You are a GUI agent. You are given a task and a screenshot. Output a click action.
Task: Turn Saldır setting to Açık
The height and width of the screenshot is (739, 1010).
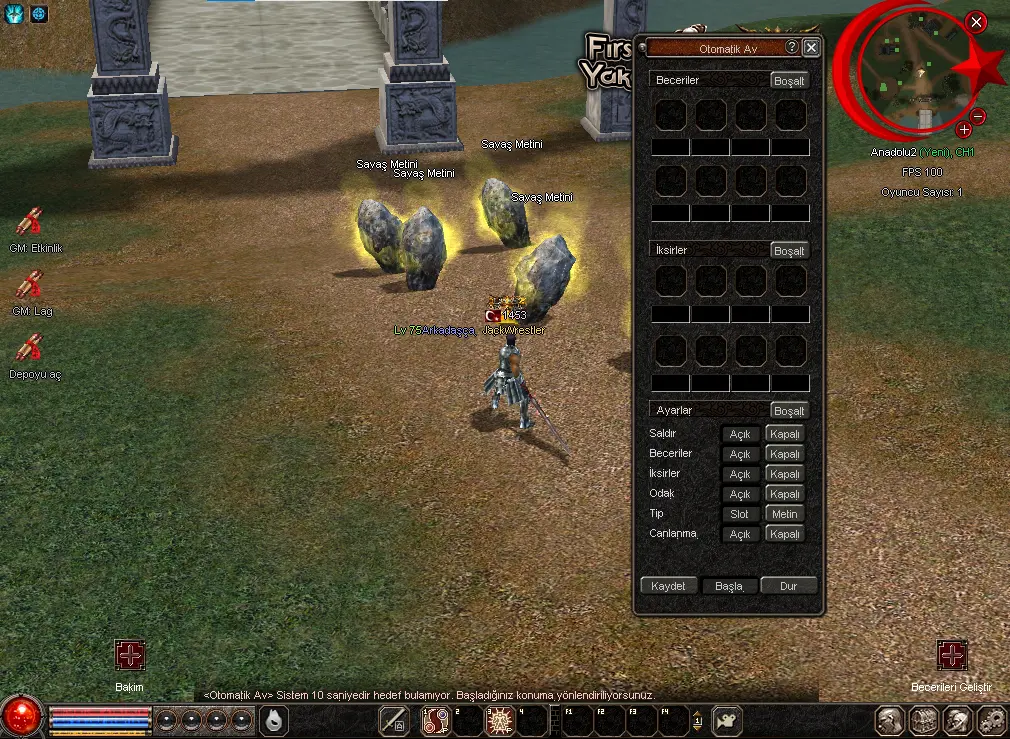point(740,434)
